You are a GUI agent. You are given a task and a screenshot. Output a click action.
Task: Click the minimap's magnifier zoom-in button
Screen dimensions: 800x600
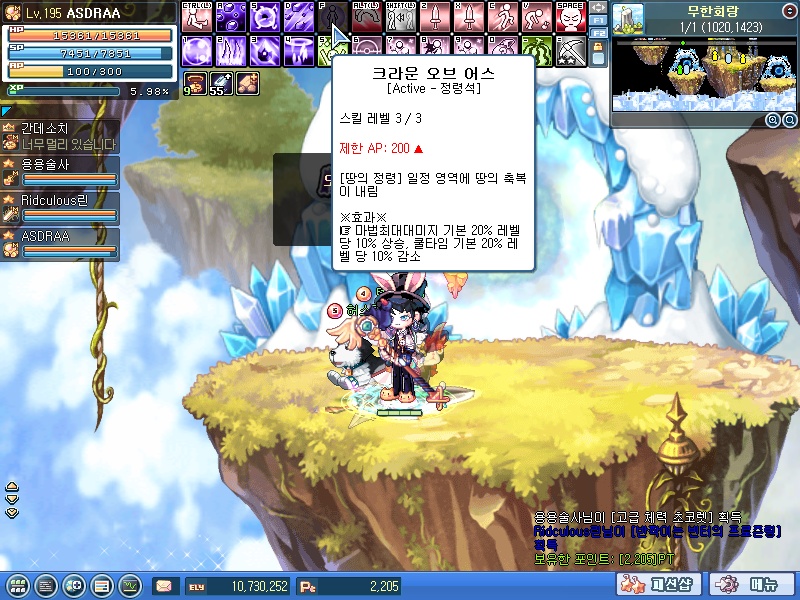pos(773,119)
